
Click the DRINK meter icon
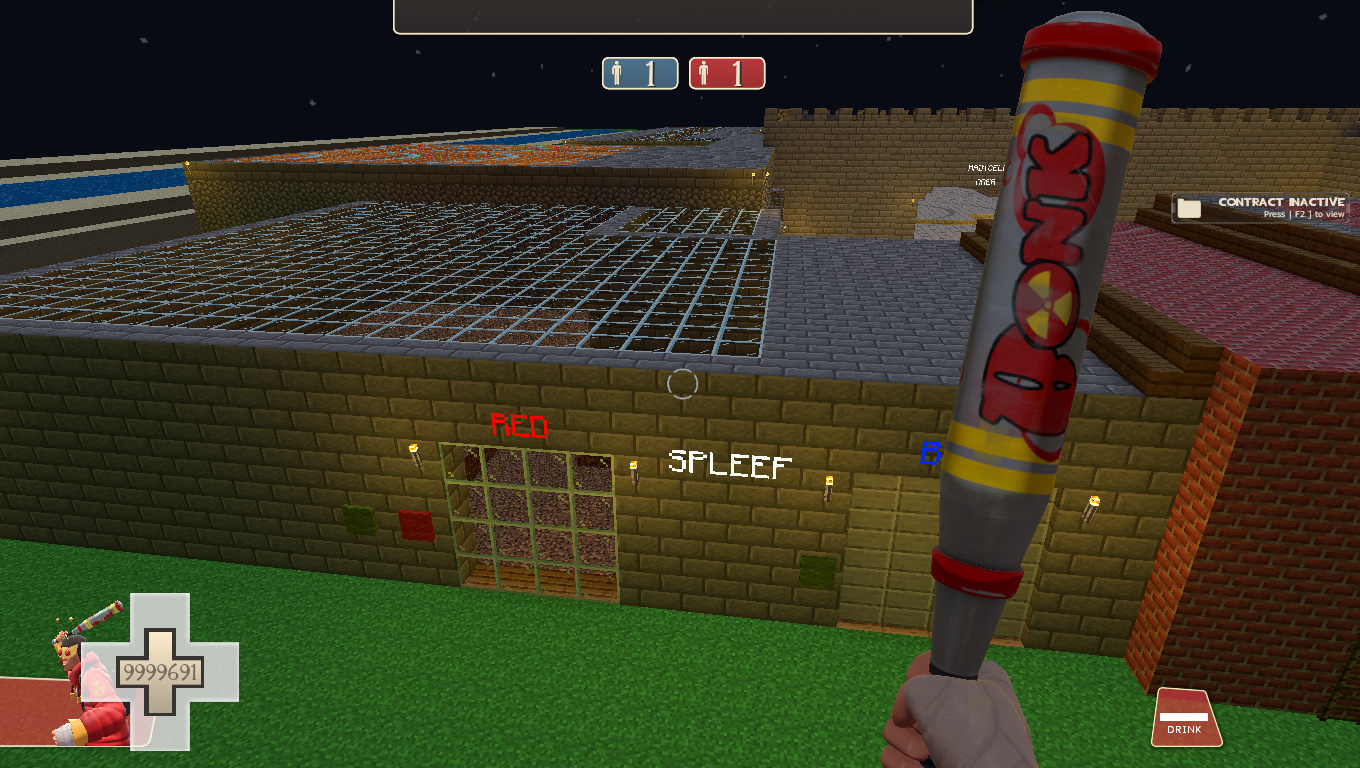pos(1185,716)
